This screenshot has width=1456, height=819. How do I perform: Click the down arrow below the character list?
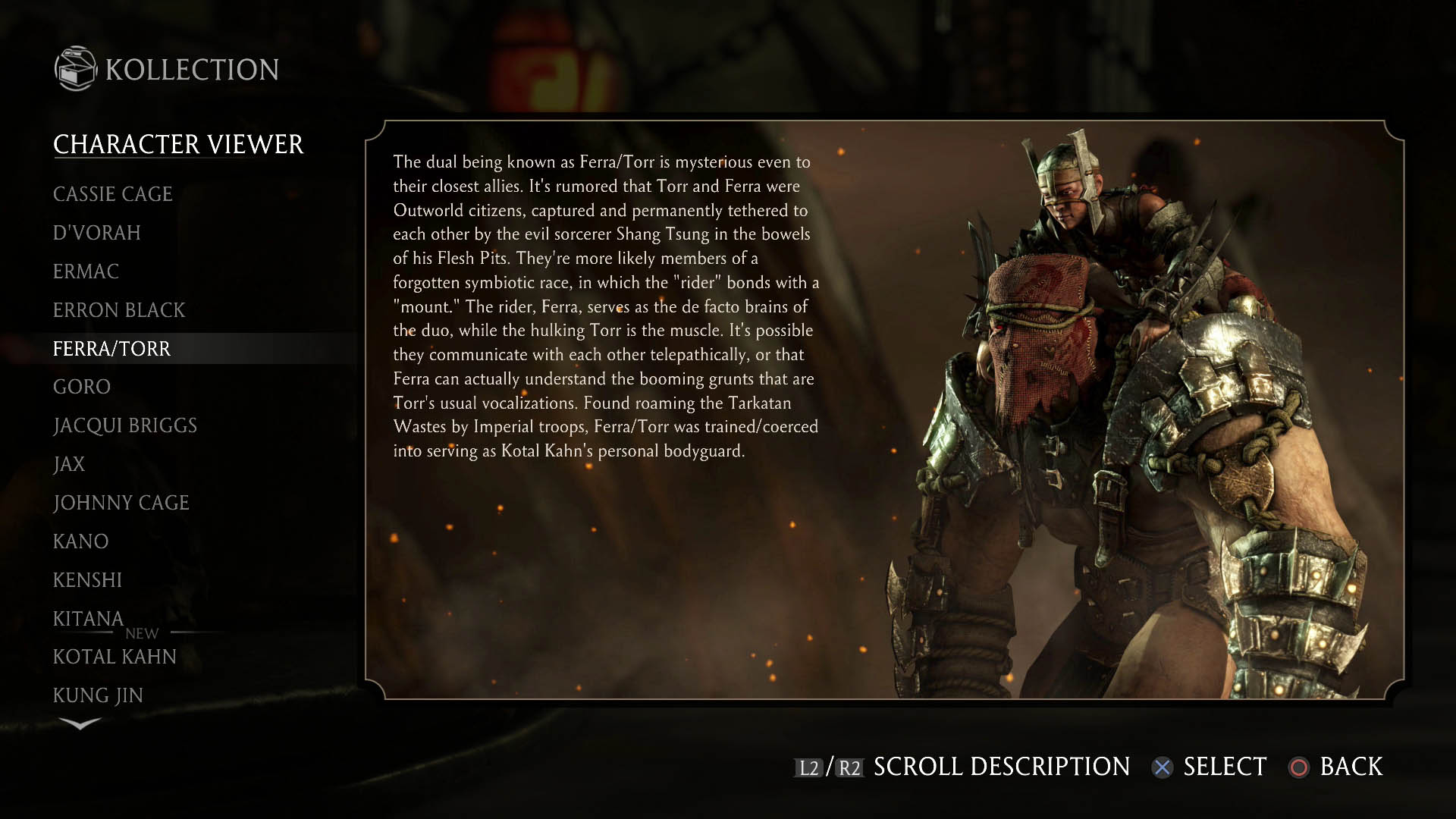pyautogui.click(x=80, y=724)
